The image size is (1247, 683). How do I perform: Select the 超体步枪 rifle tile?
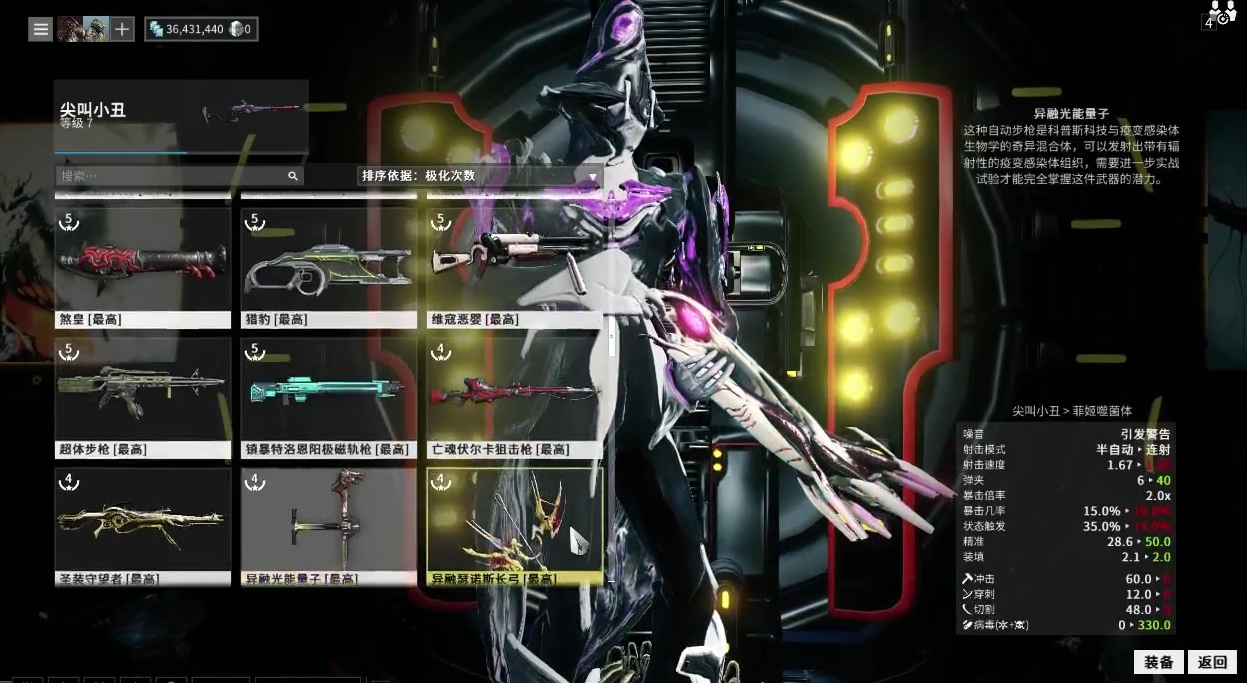click(x=143, y=398)
